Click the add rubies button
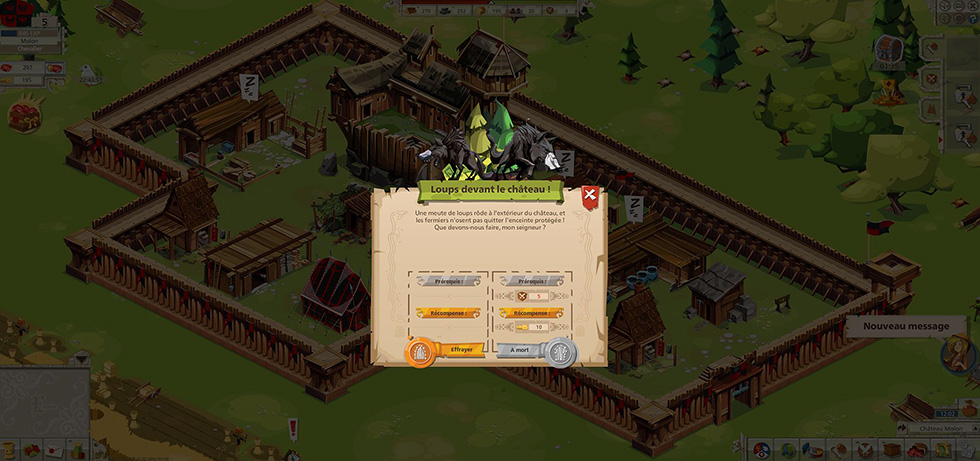The width and height of the screenshot is (980, 461). [55, 67]
